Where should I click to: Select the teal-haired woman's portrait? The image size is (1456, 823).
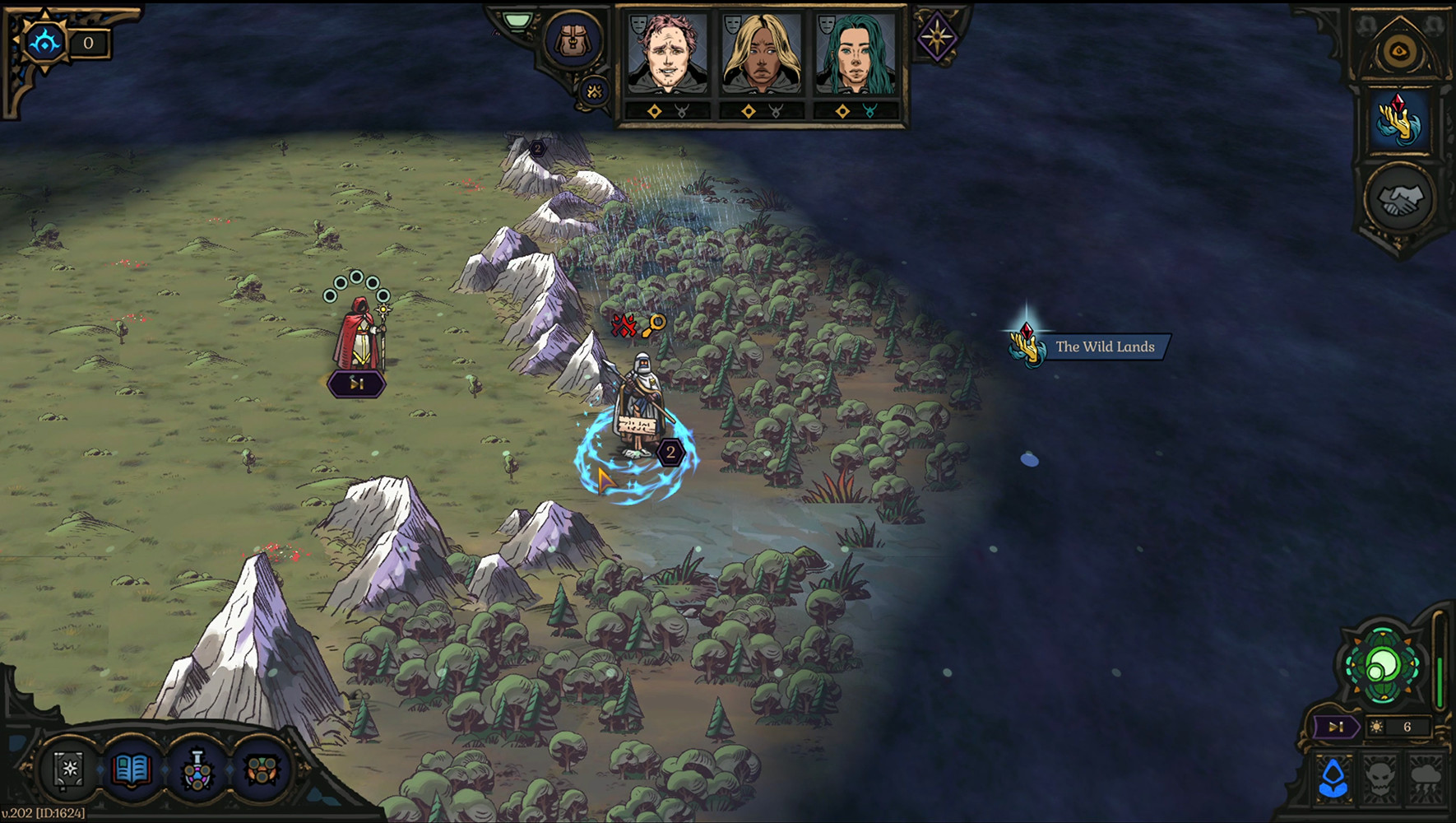pyautogui.click(x=855, y=53)
